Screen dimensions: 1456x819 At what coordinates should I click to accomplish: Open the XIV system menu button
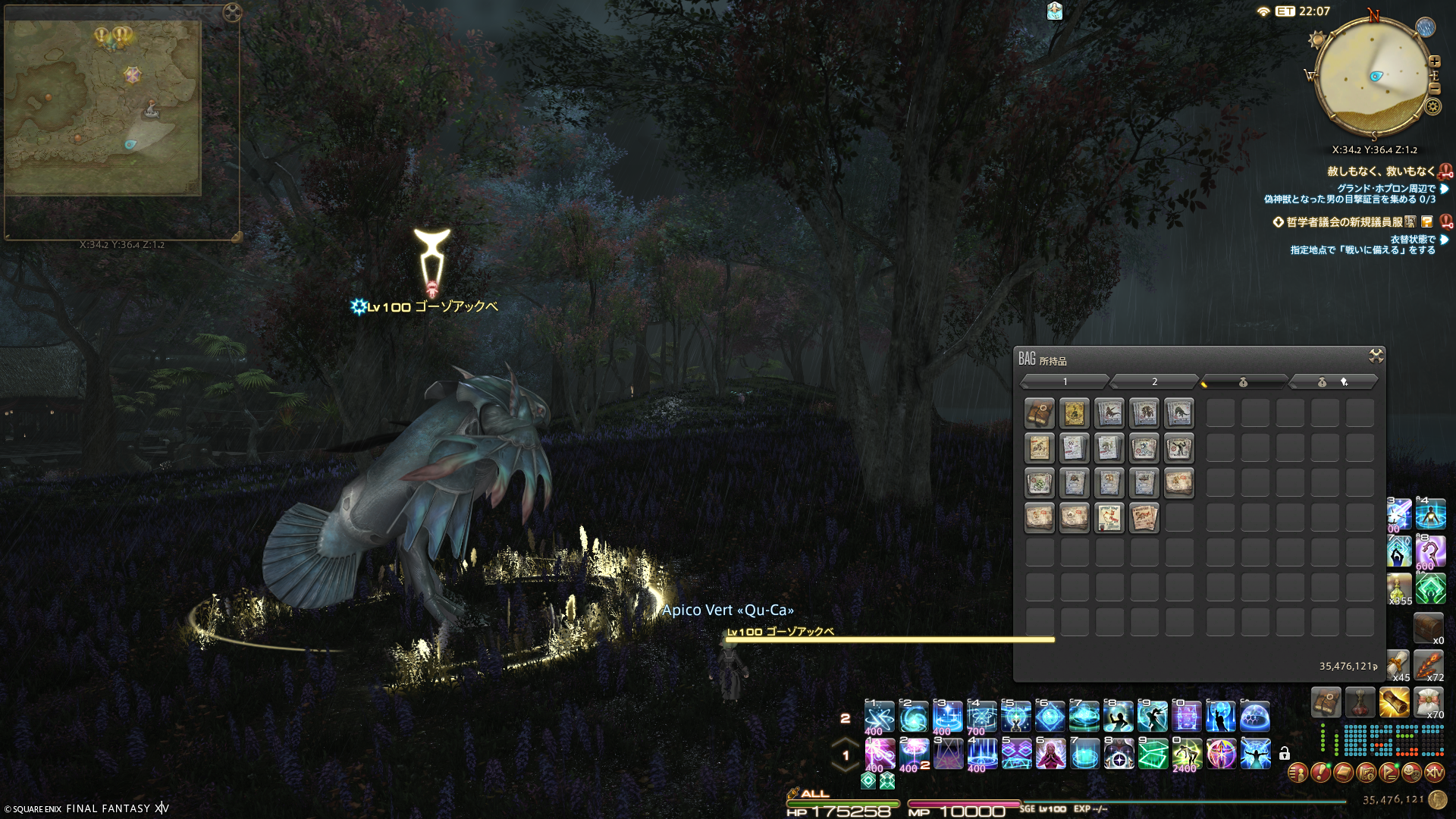pyautogui.click(x=1434, y=773)
